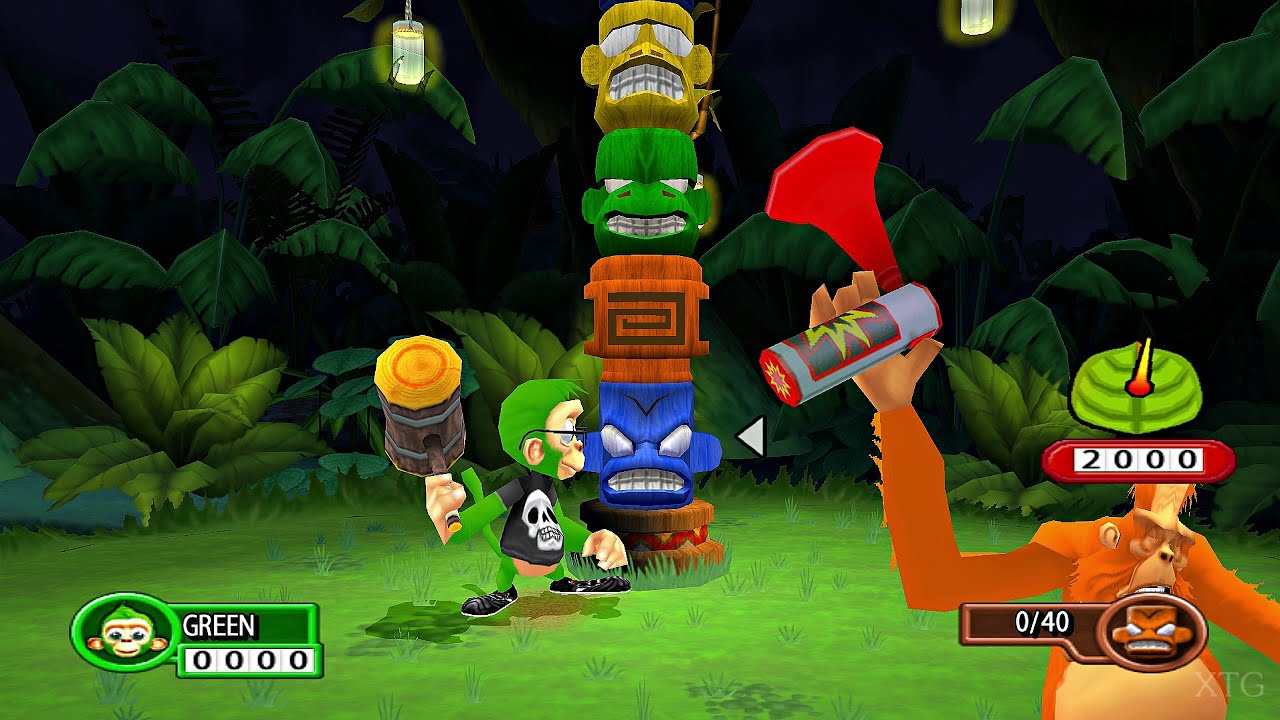Click the red counter bar on the right
The height and width of the screenshot is (720, 1280).
(x=1140, y=460)
